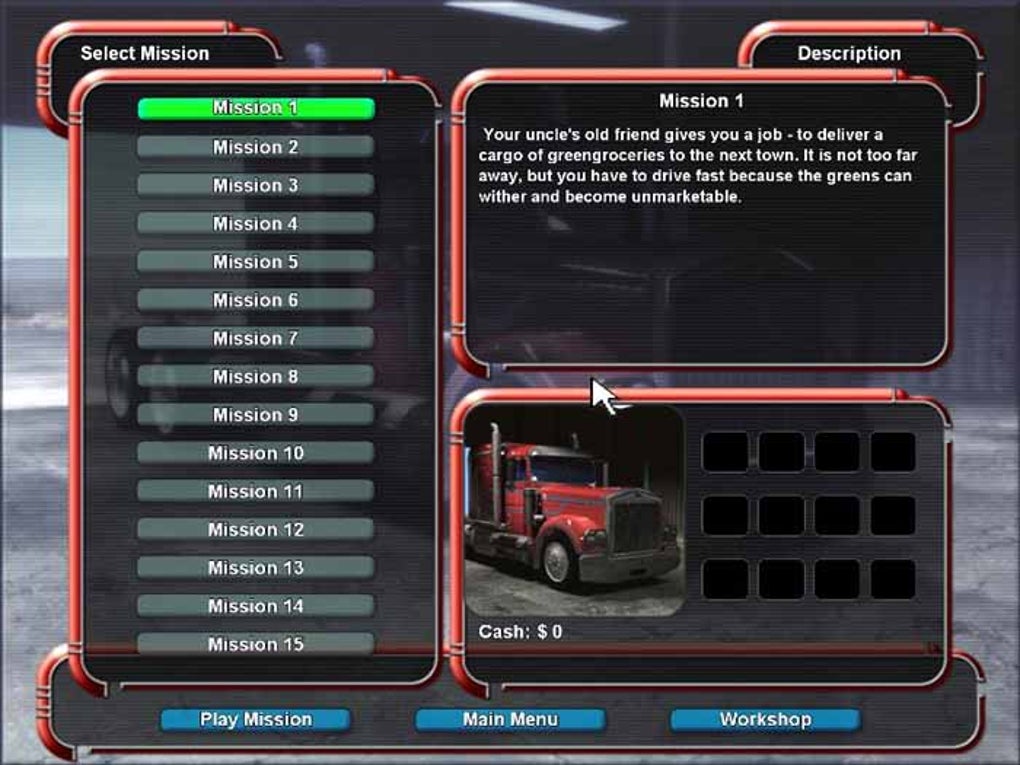Select Mission 3 entry
This screenshot has width=1020, height=765.
tap(255, 185)
